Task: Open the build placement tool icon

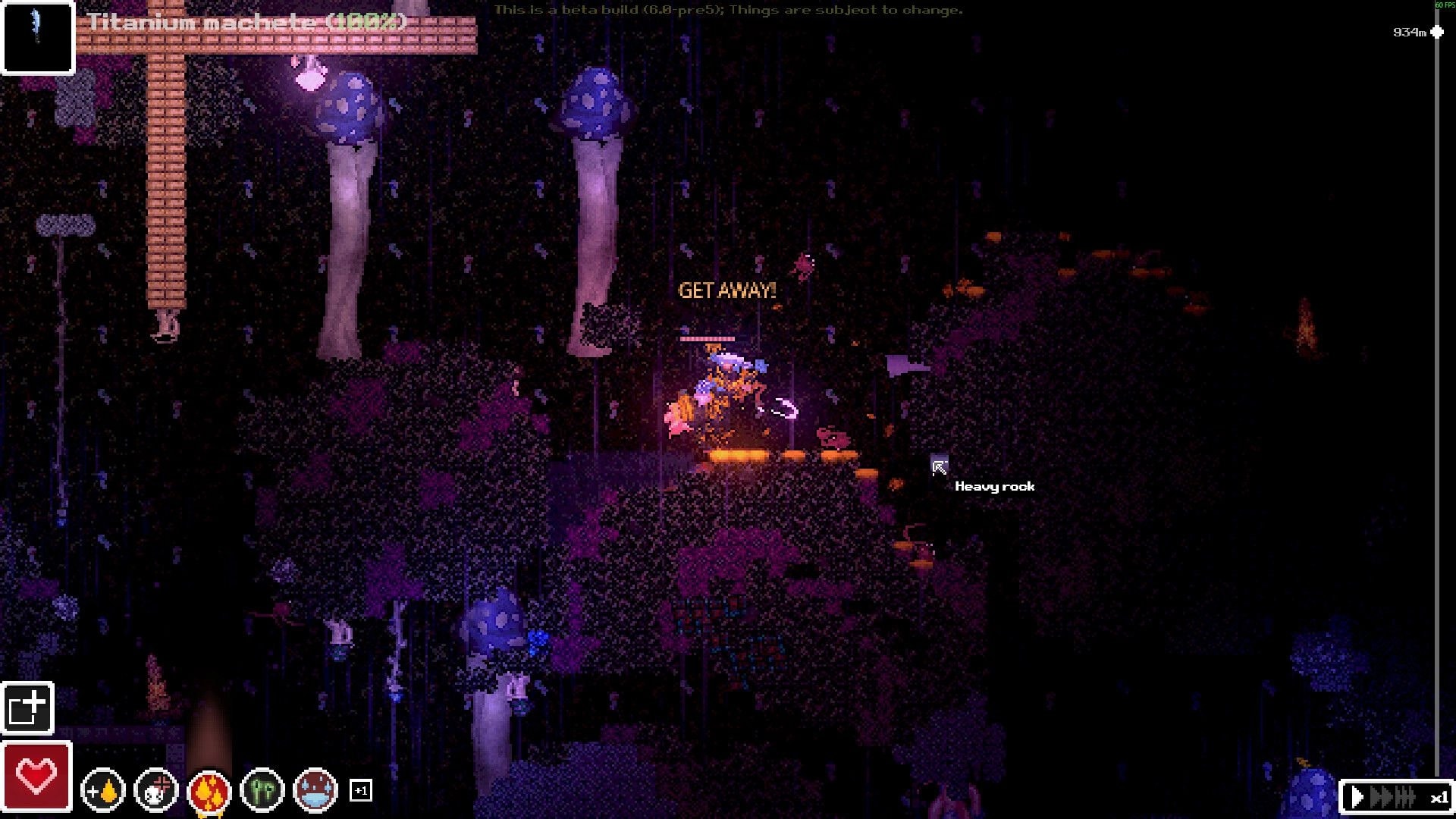Action: [27, 708]
